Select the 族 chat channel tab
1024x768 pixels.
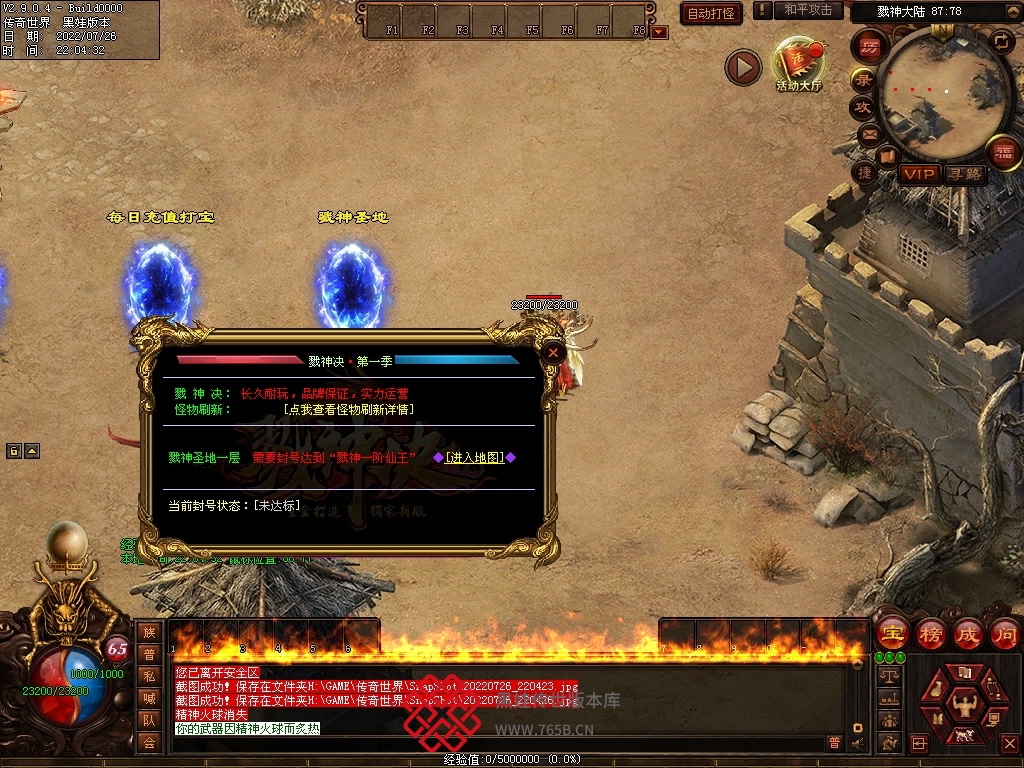click(149, 632)
